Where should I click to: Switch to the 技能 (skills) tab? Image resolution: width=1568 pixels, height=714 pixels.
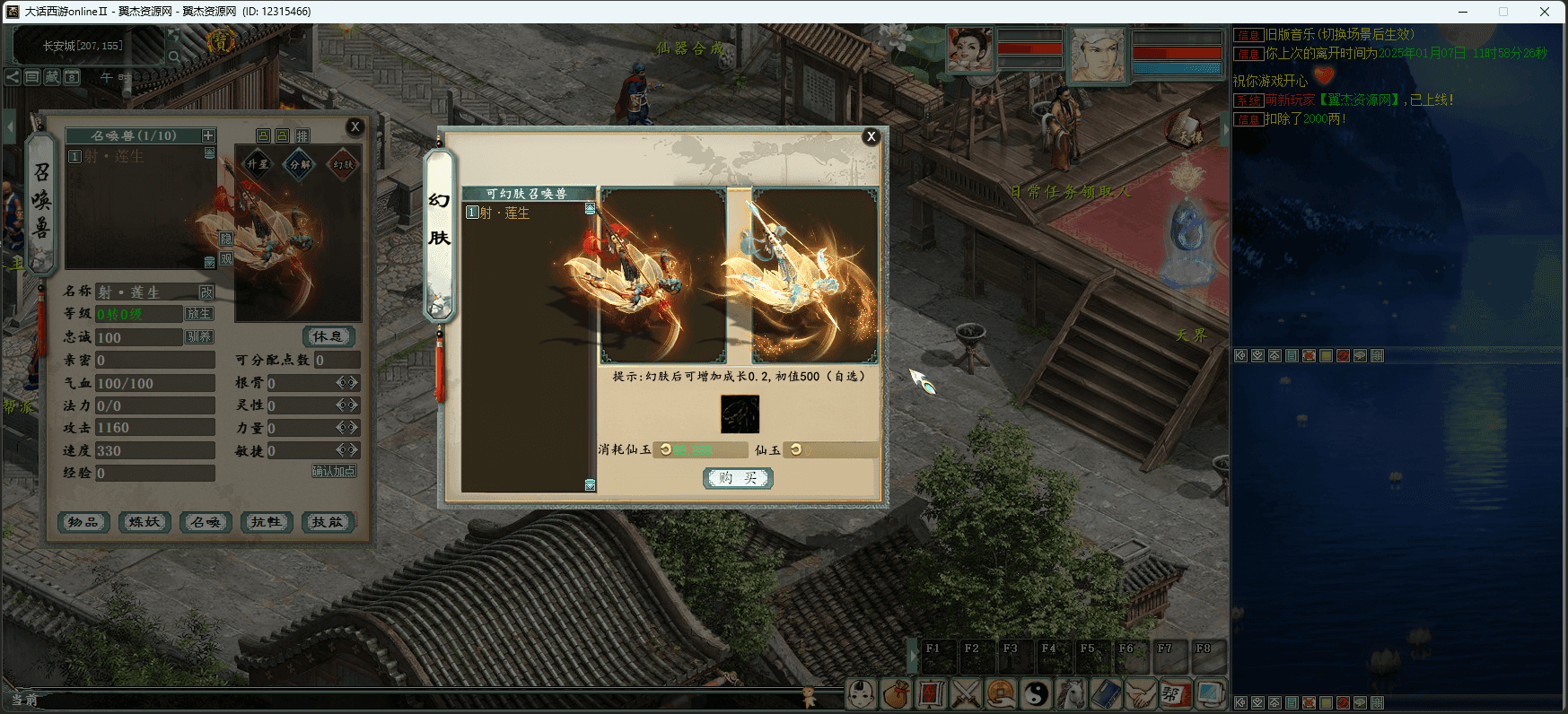pyautogui.click(x=328, y=522)
